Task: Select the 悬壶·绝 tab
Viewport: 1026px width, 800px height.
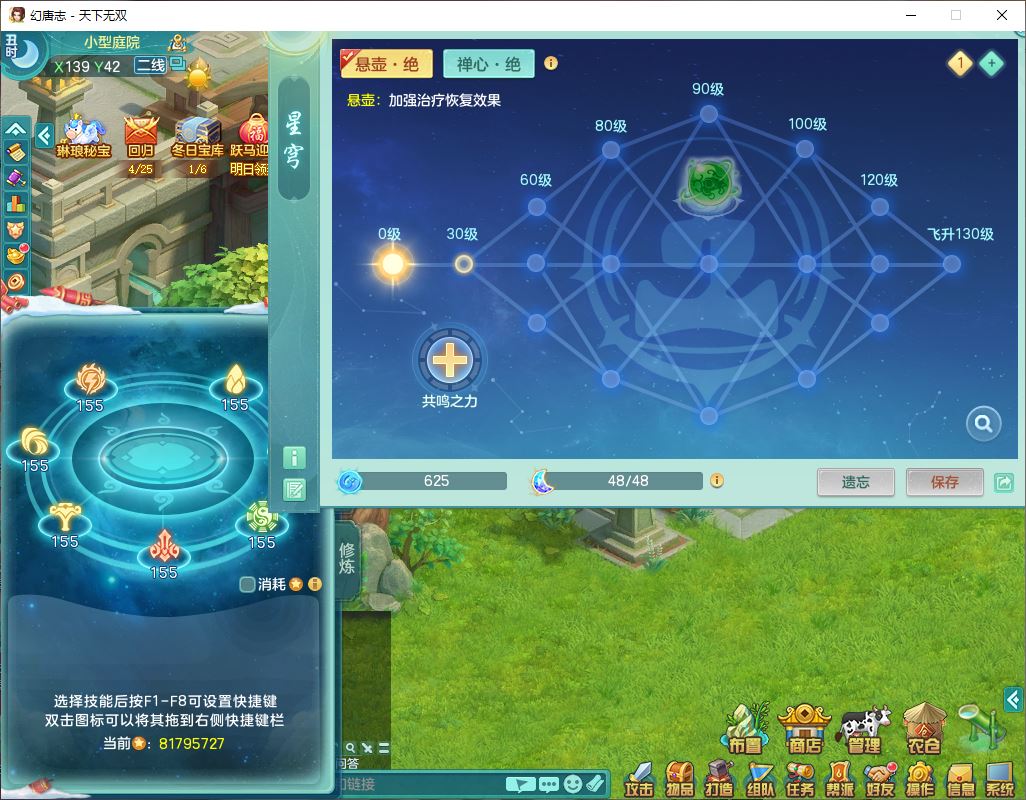Action: (x=387, y=64)
